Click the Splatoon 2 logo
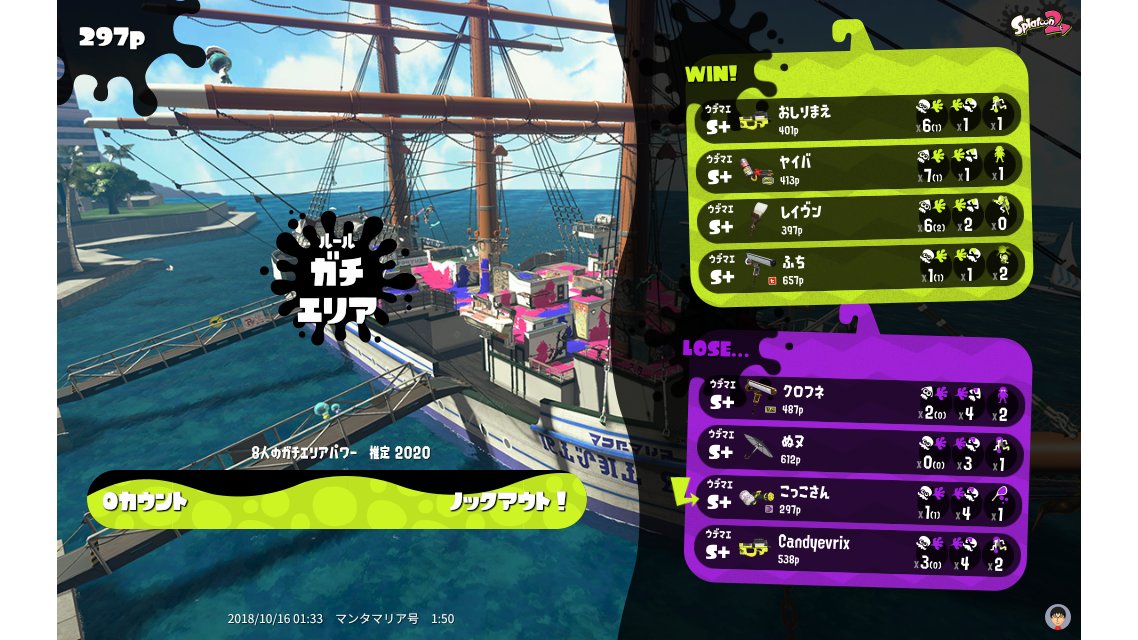The width and height of the screenshot is (1138, 640). (1041, 23)
